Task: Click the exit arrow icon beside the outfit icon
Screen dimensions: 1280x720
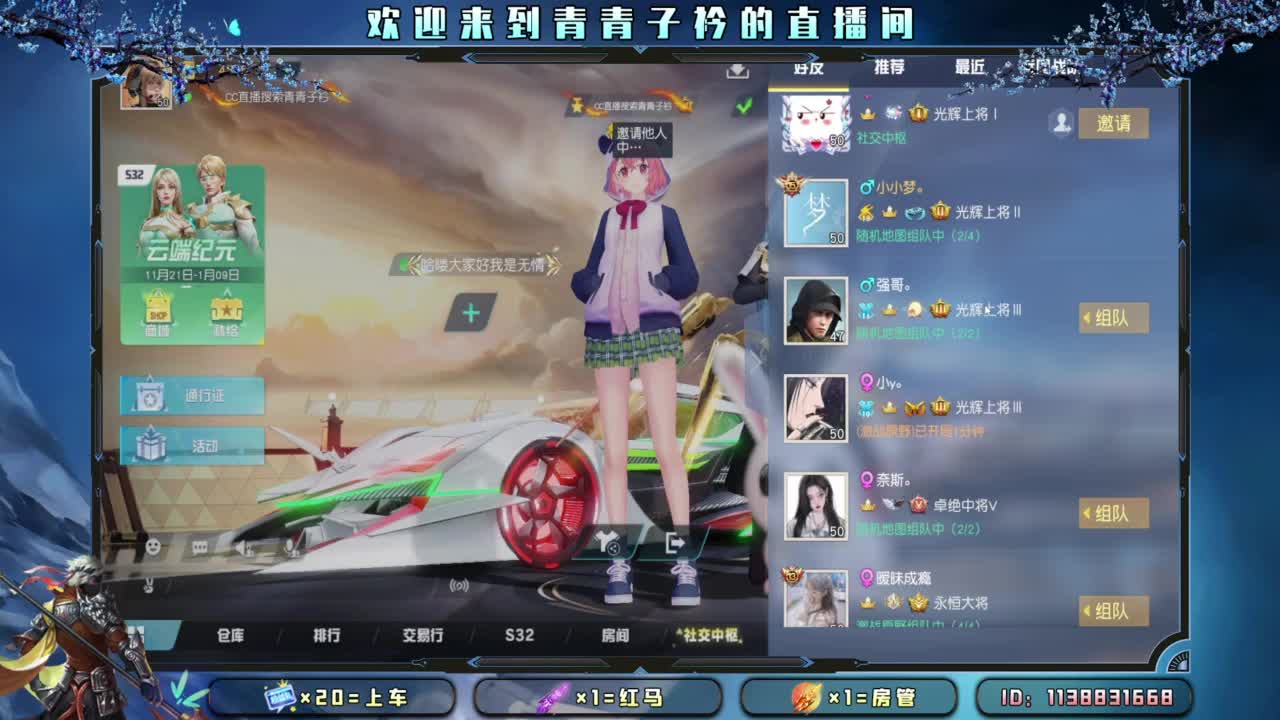Action: (x=675, y=544)
